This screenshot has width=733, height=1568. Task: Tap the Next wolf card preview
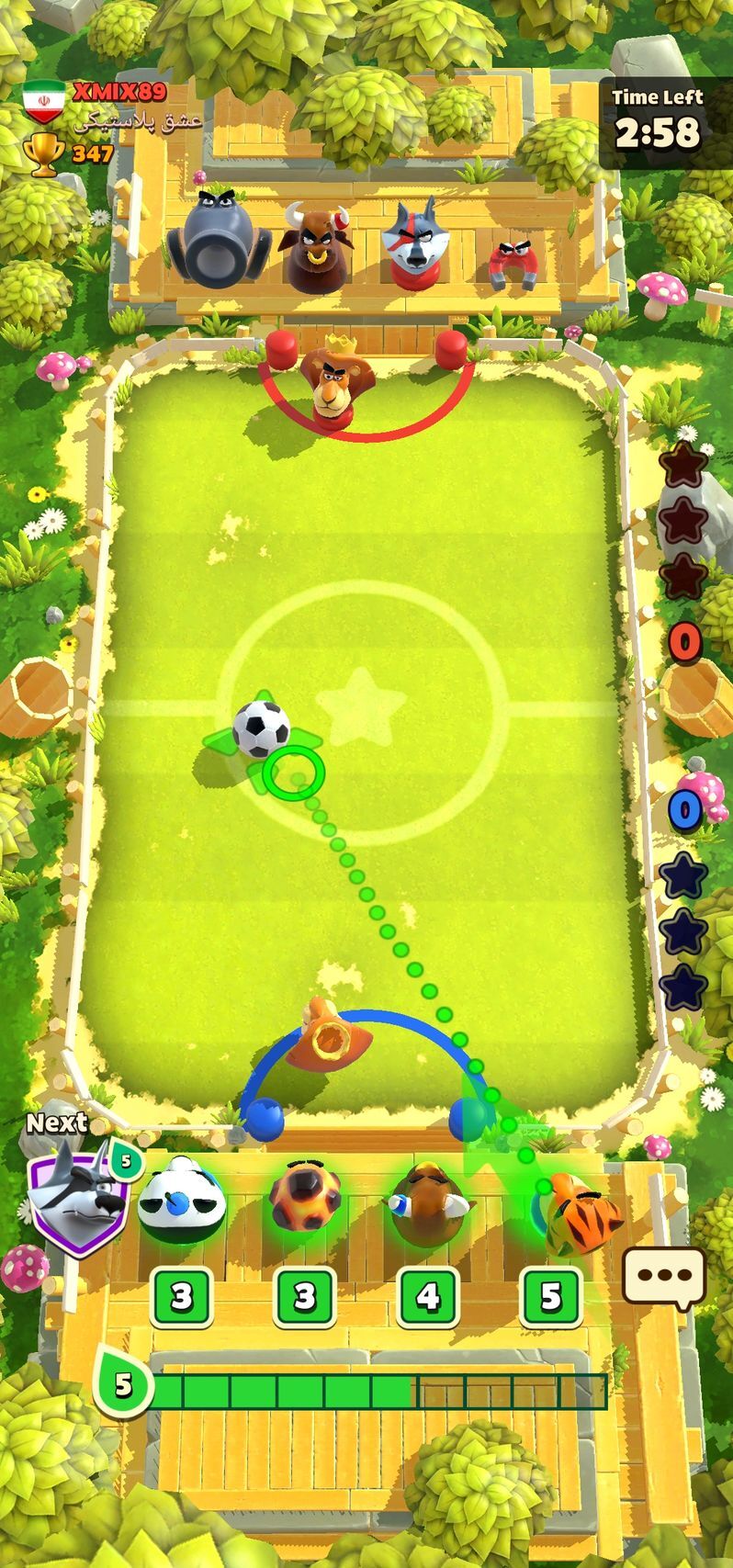tap(78, 1195)
